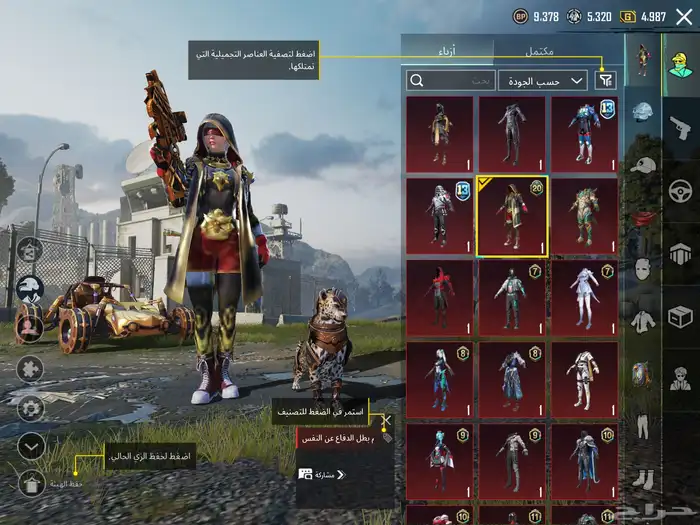Open the supply crate category
The image size is (700, 525).
coord(680,316)
